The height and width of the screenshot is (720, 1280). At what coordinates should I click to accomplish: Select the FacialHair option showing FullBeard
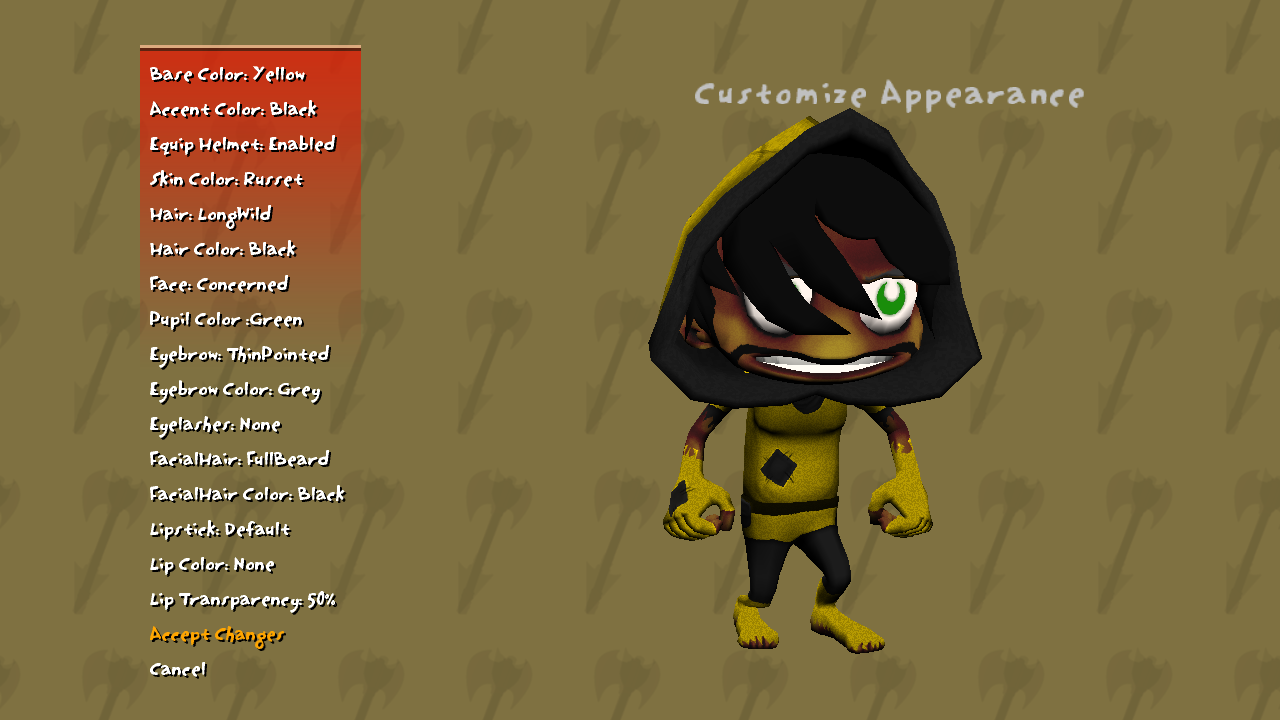click(239, 460)
